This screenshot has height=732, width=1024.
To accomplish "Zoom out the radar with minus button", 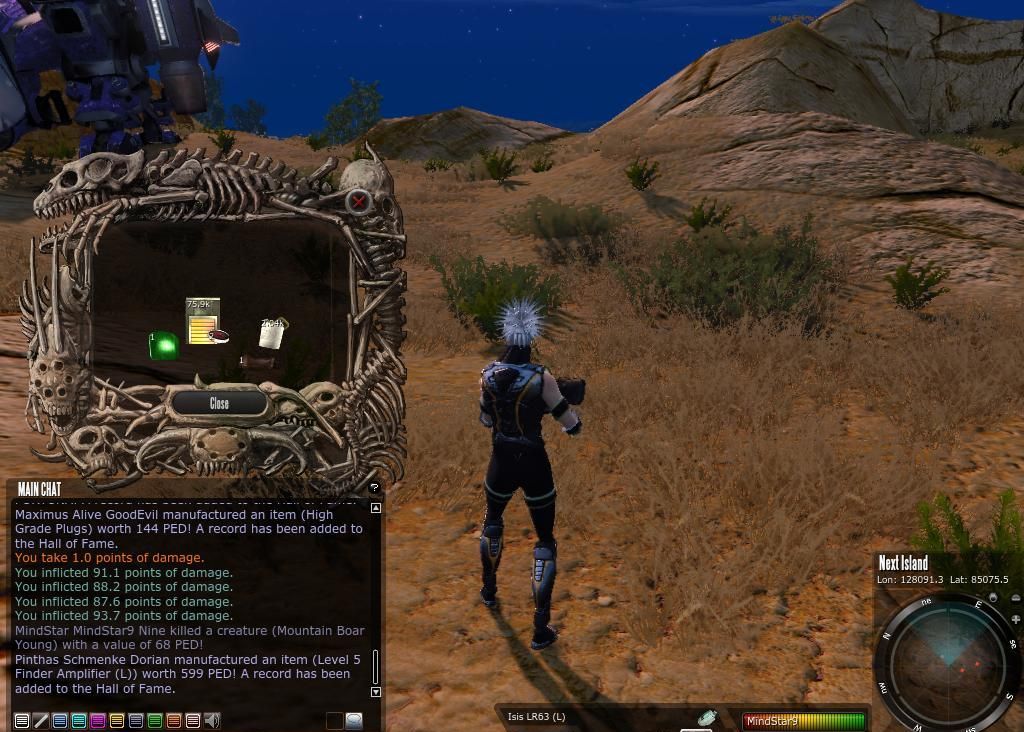I will (1016, 599).
